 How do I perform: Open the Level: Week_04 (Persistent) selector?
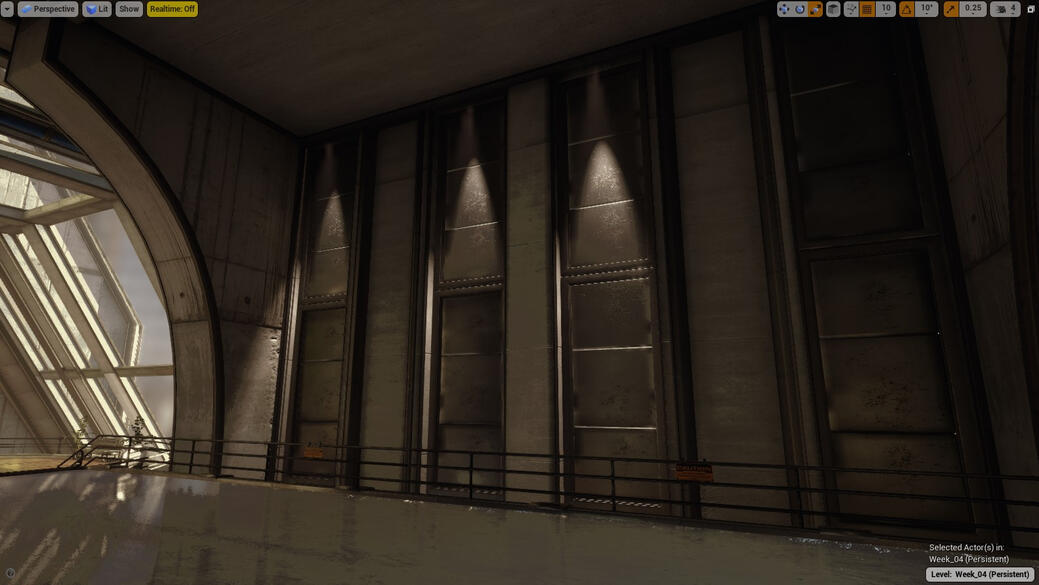[980, 574]
